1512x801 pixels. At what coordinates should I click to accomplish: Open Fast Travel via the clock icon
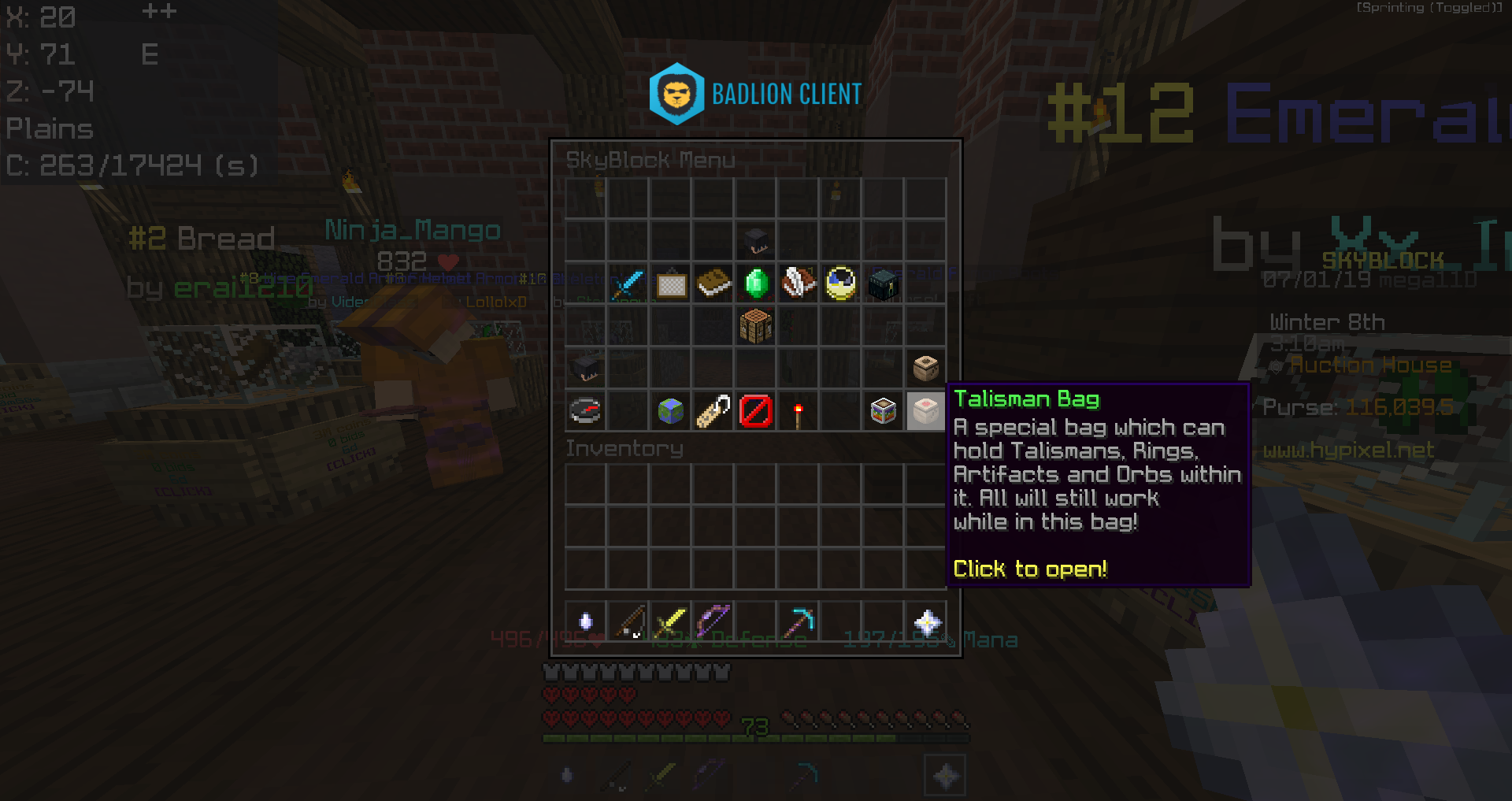point(841,284)
